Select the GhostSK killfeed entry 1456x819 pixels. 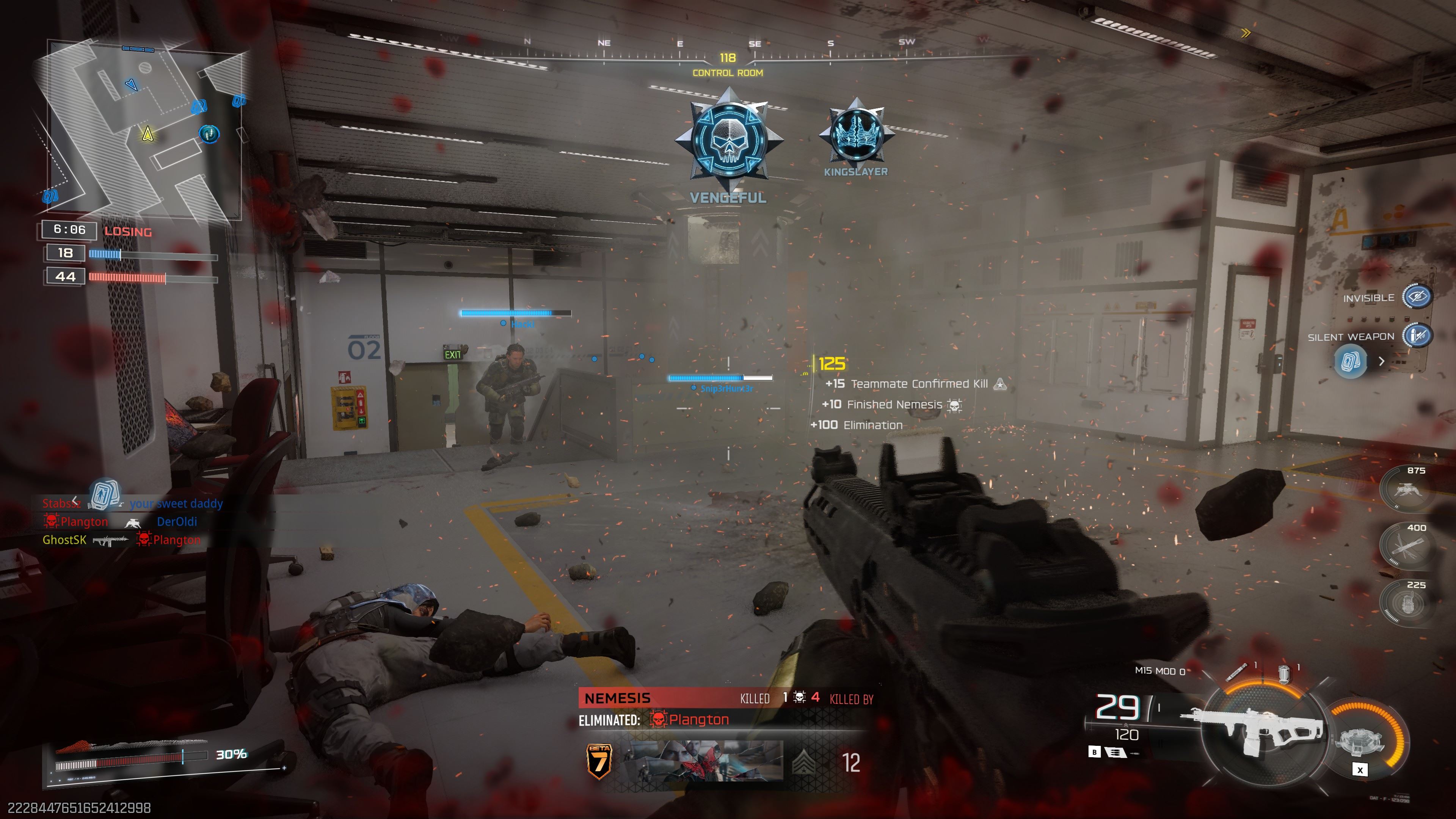64,540
